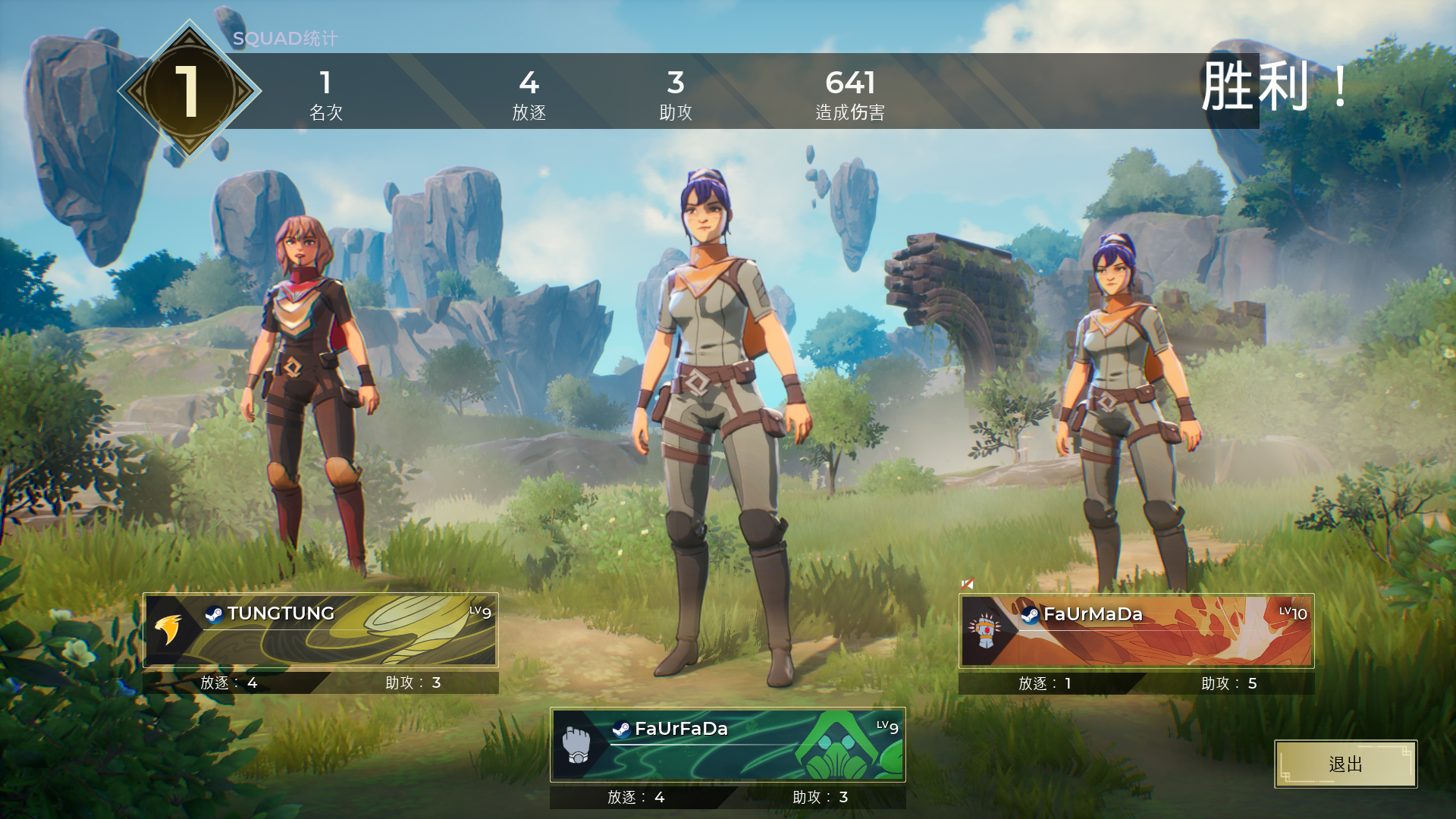Click the muted speaker icon above FaUrMaDa
Image resolution: width=1456 pixels, height=819 pixels.
pos(967,584)
